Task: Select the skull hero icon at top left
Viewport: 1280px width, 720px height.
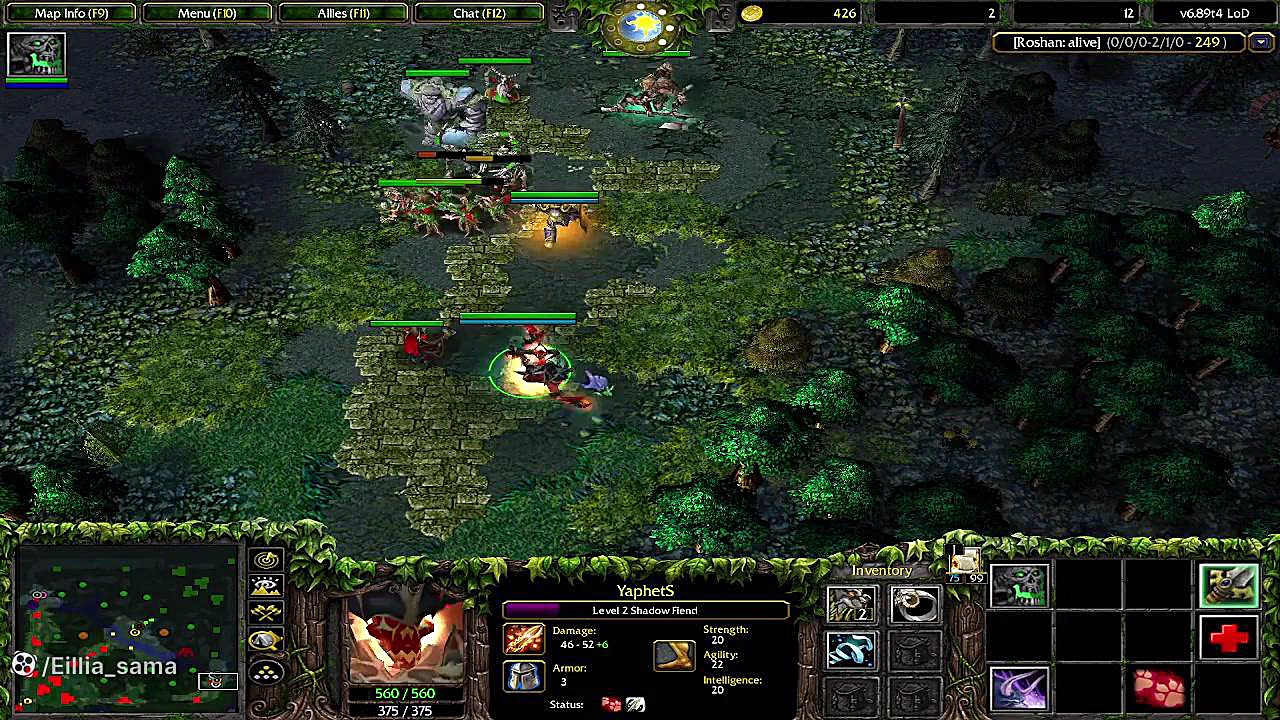Action: (x=36, y=54)
